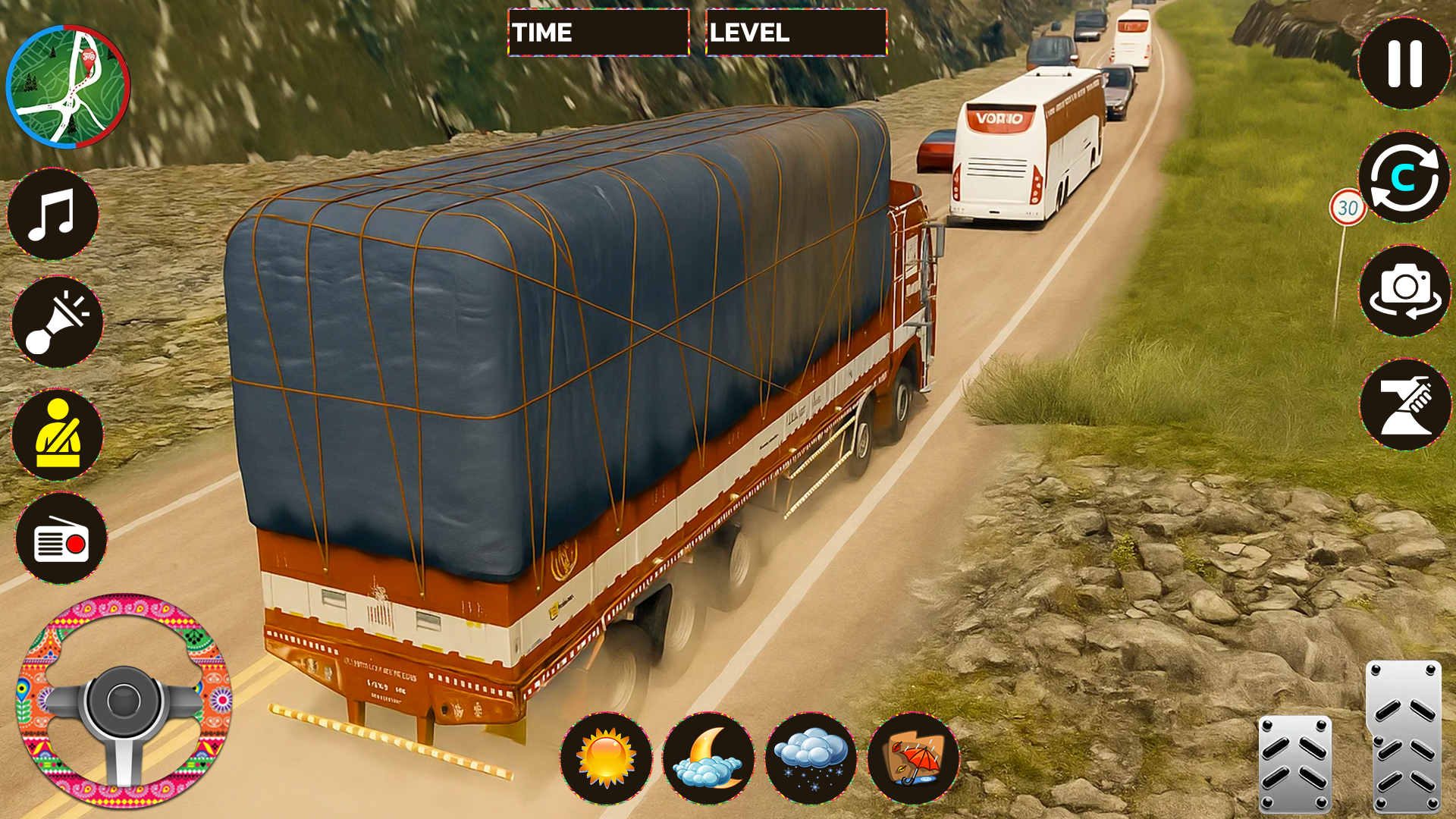This screenshot has width=1456, height=819.
Task: Fasten the yellow seatbelt icon
Action: pos(58,435)
